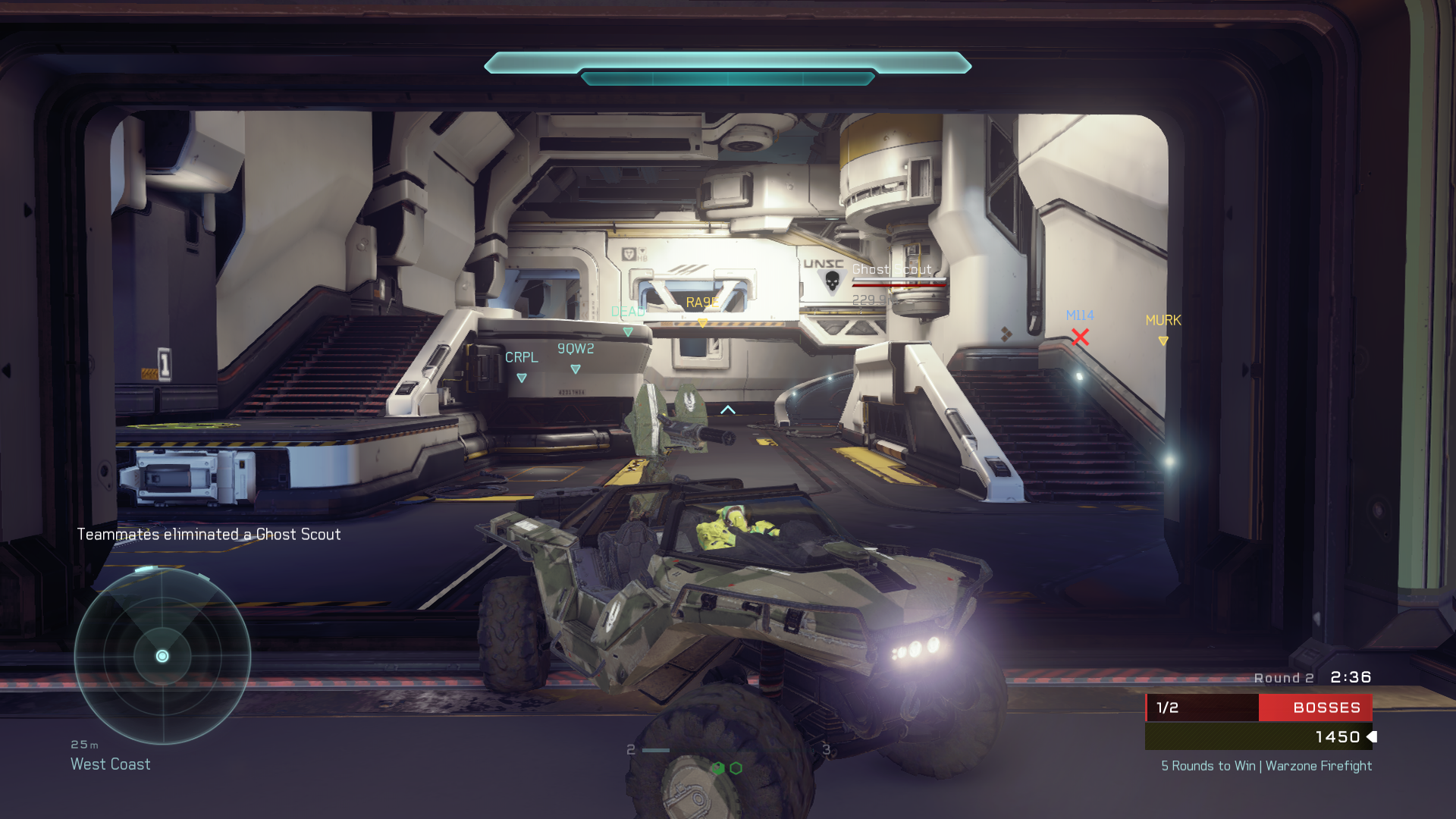Select enemy MURK's yellow waypoint indicator
Screen dimensions: 1456x819
point(1163,340)
